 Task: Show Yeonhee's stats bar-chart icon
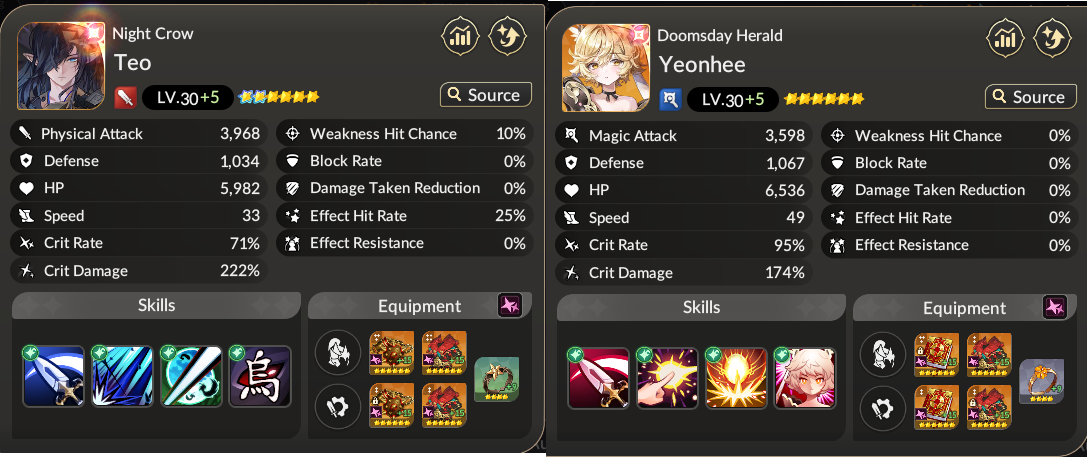[x=1005, y=39]
